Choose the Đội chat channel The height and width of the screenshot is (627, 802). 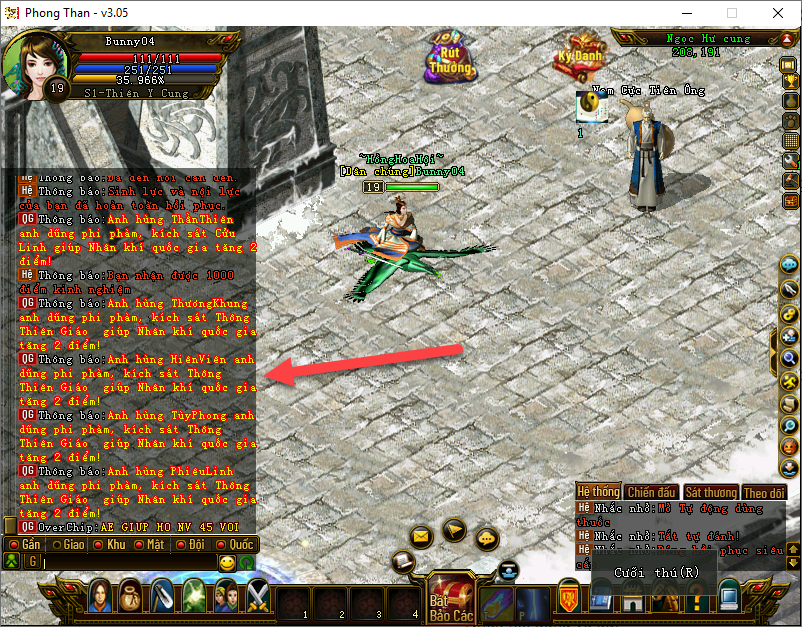pos(192,545)
